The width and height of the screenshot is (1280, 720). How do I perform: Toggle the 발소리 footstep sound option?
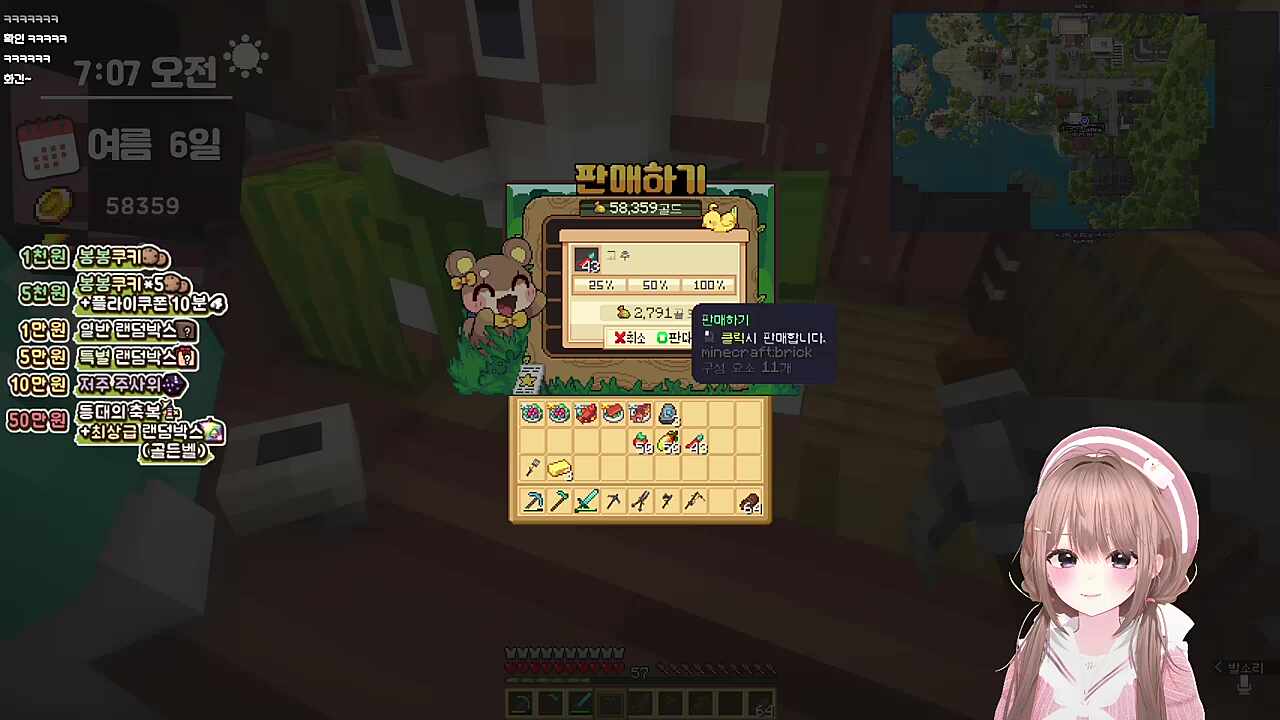click(1238, 667)
